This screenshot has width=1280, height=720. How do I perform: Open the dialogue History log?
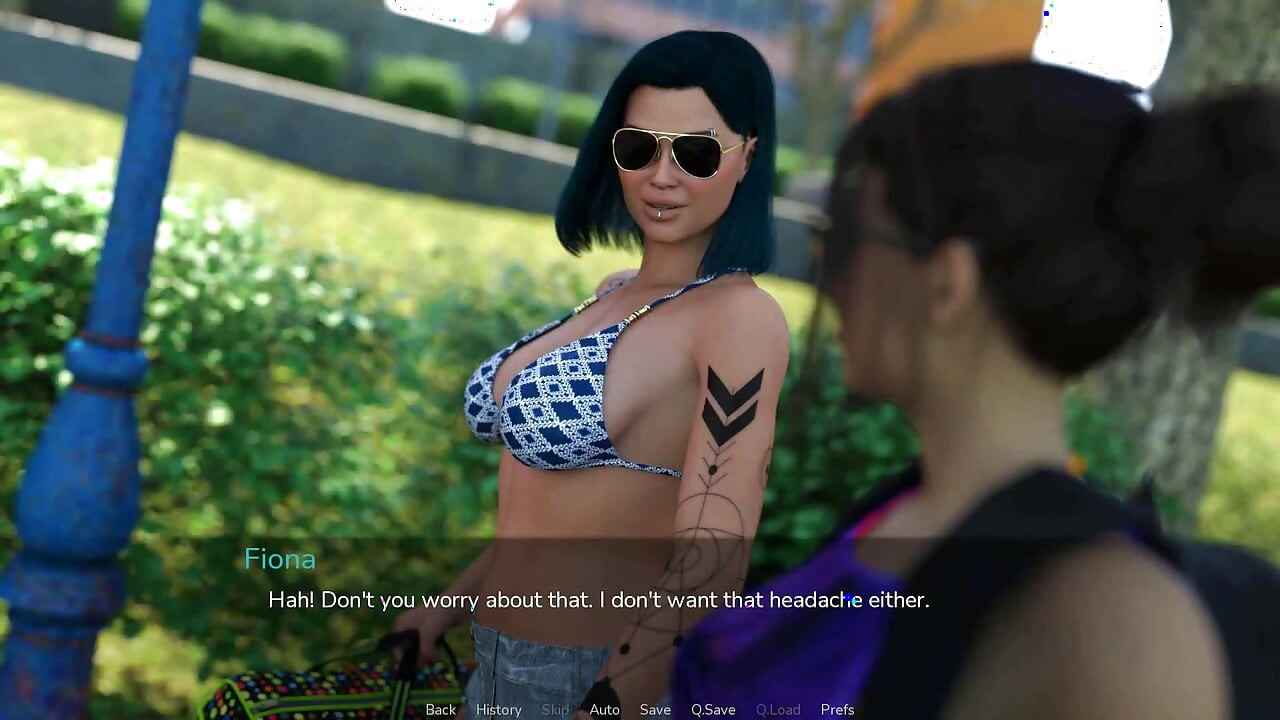click(498, 709)
